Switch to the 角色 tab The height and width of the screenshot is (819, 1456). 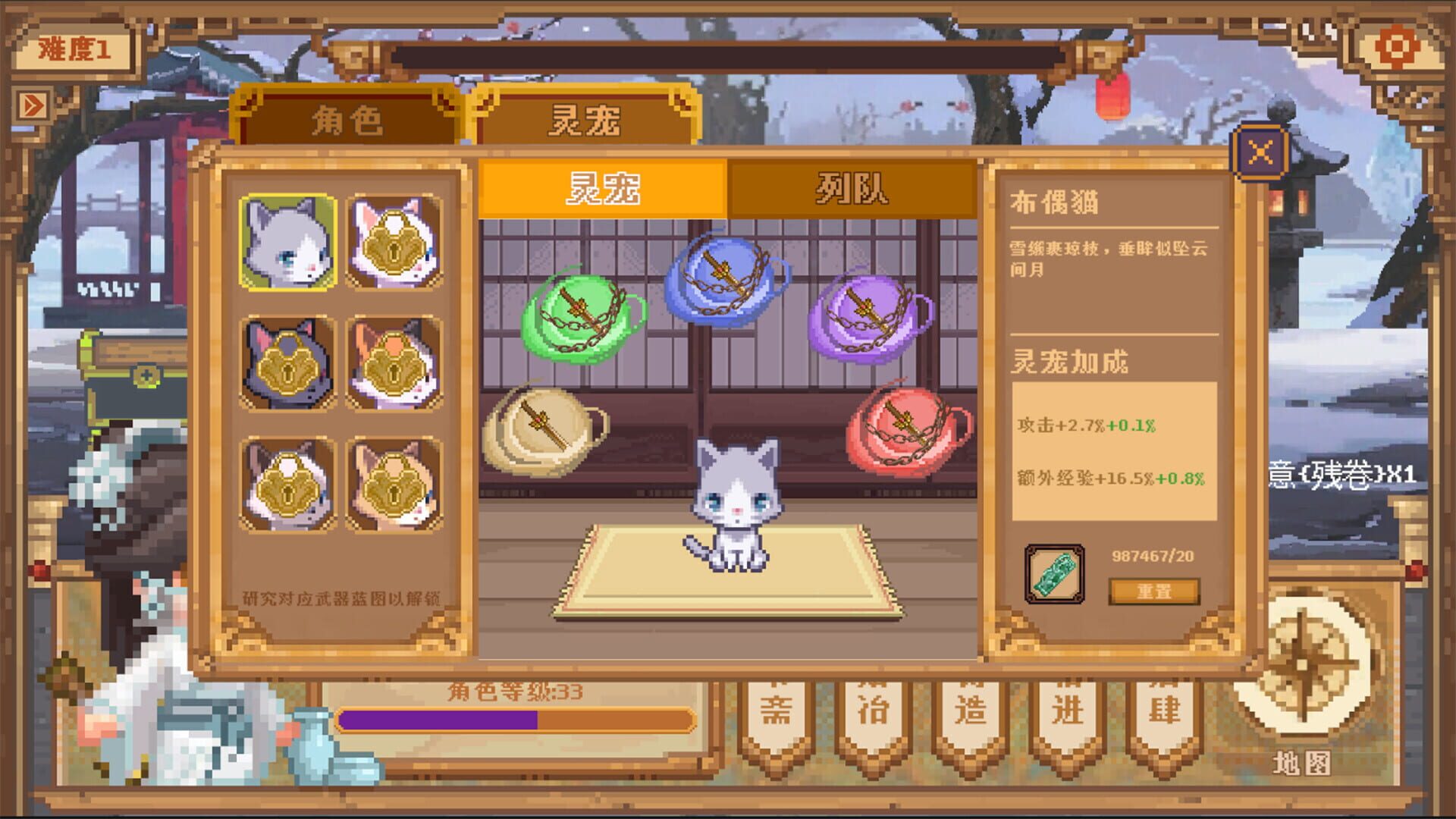tap(345, 118)
